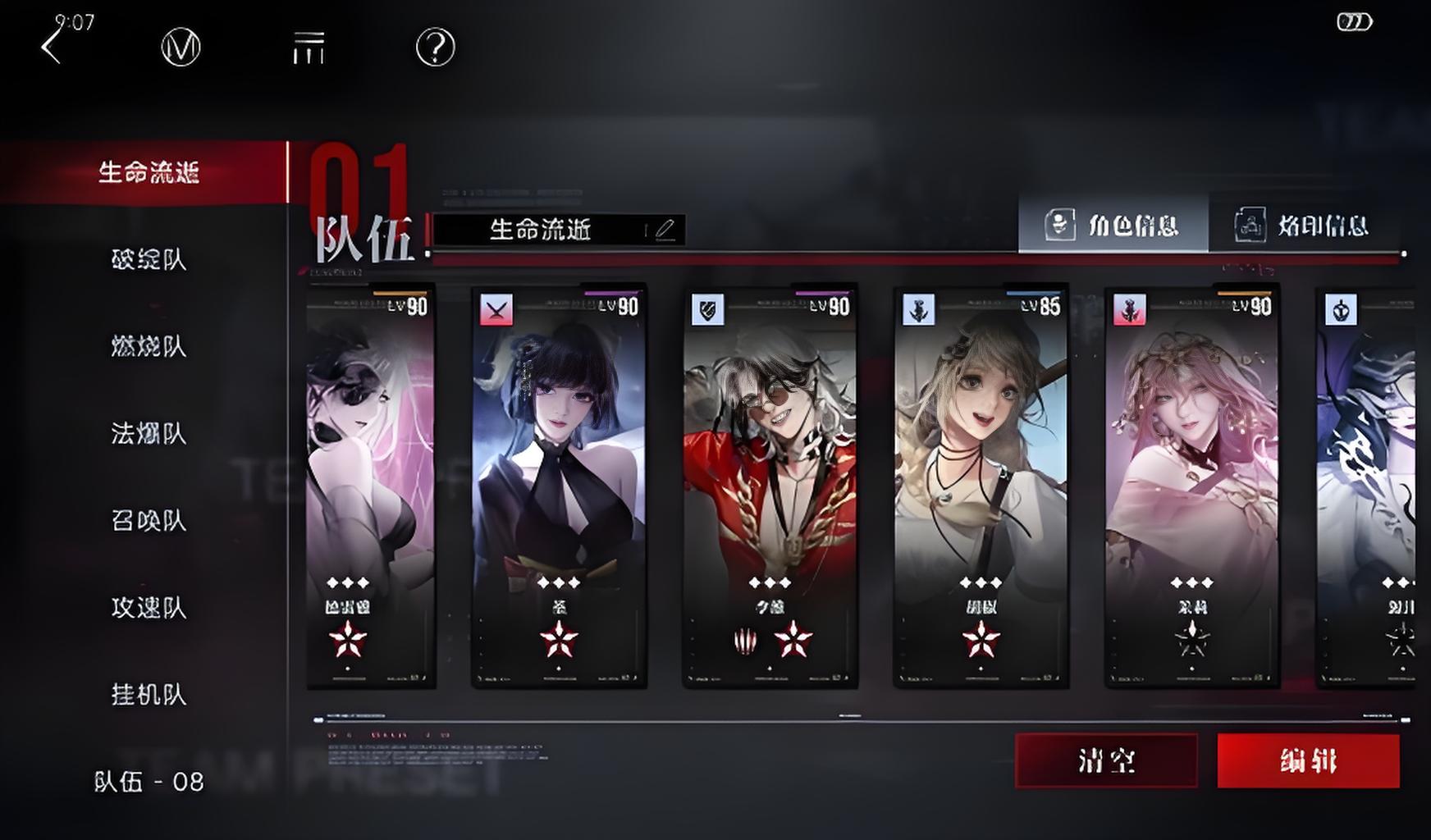This screenshot has height=840, width=1431.
Task: Select the 队伍 - 08 preset
Action: click(x=149, y=782)
